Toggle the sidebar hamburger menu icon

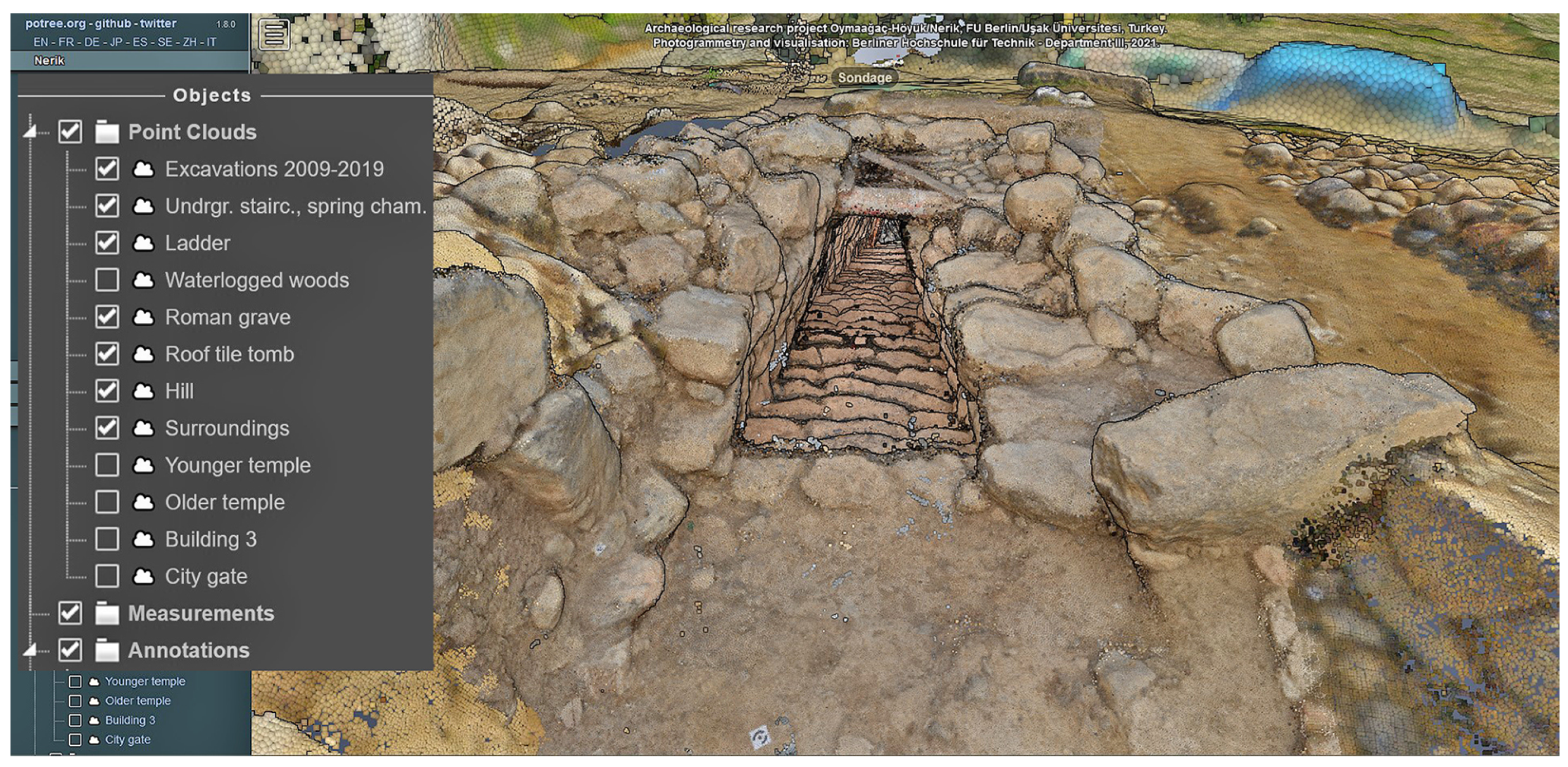[x=274, y=34]
